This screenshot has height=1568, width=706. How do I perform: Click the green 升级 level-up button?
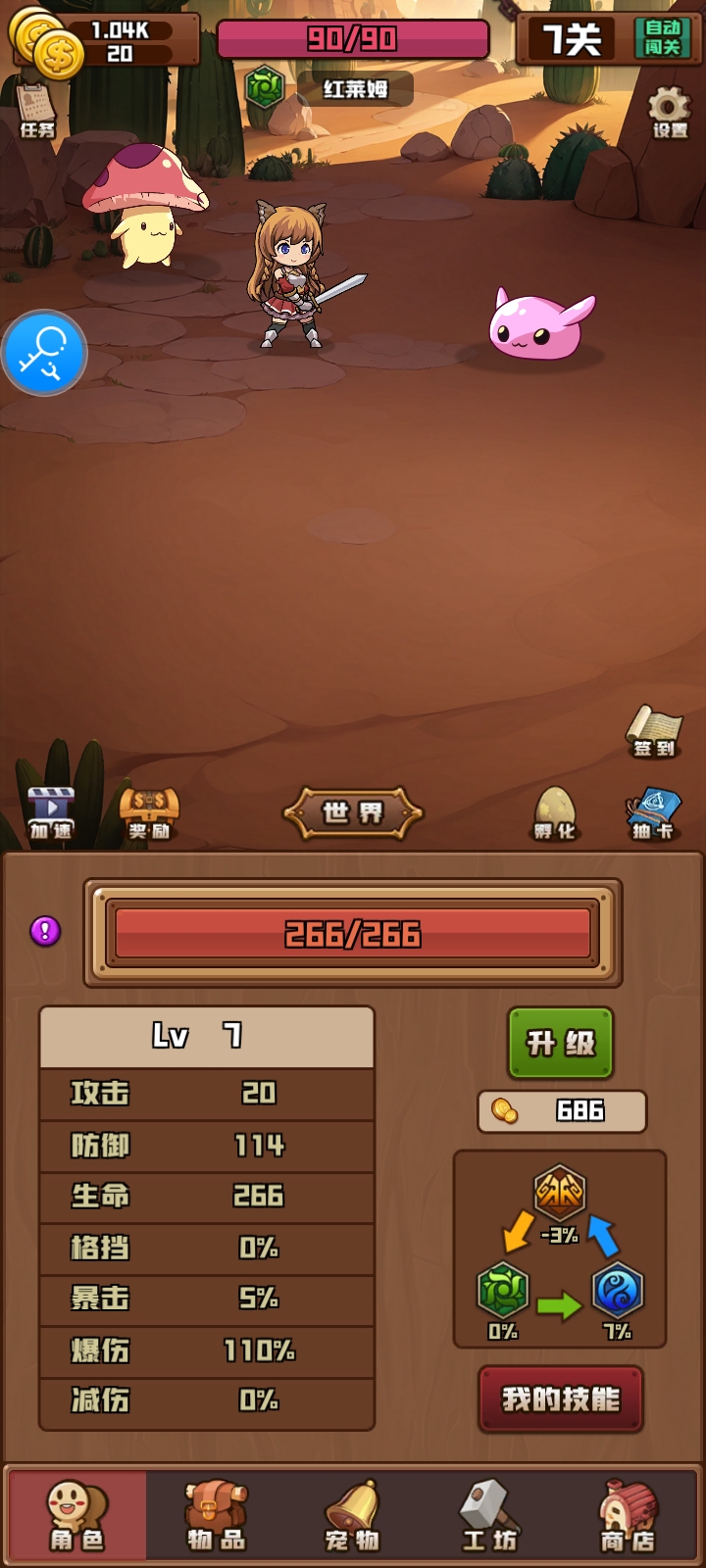click(561, 1043)
